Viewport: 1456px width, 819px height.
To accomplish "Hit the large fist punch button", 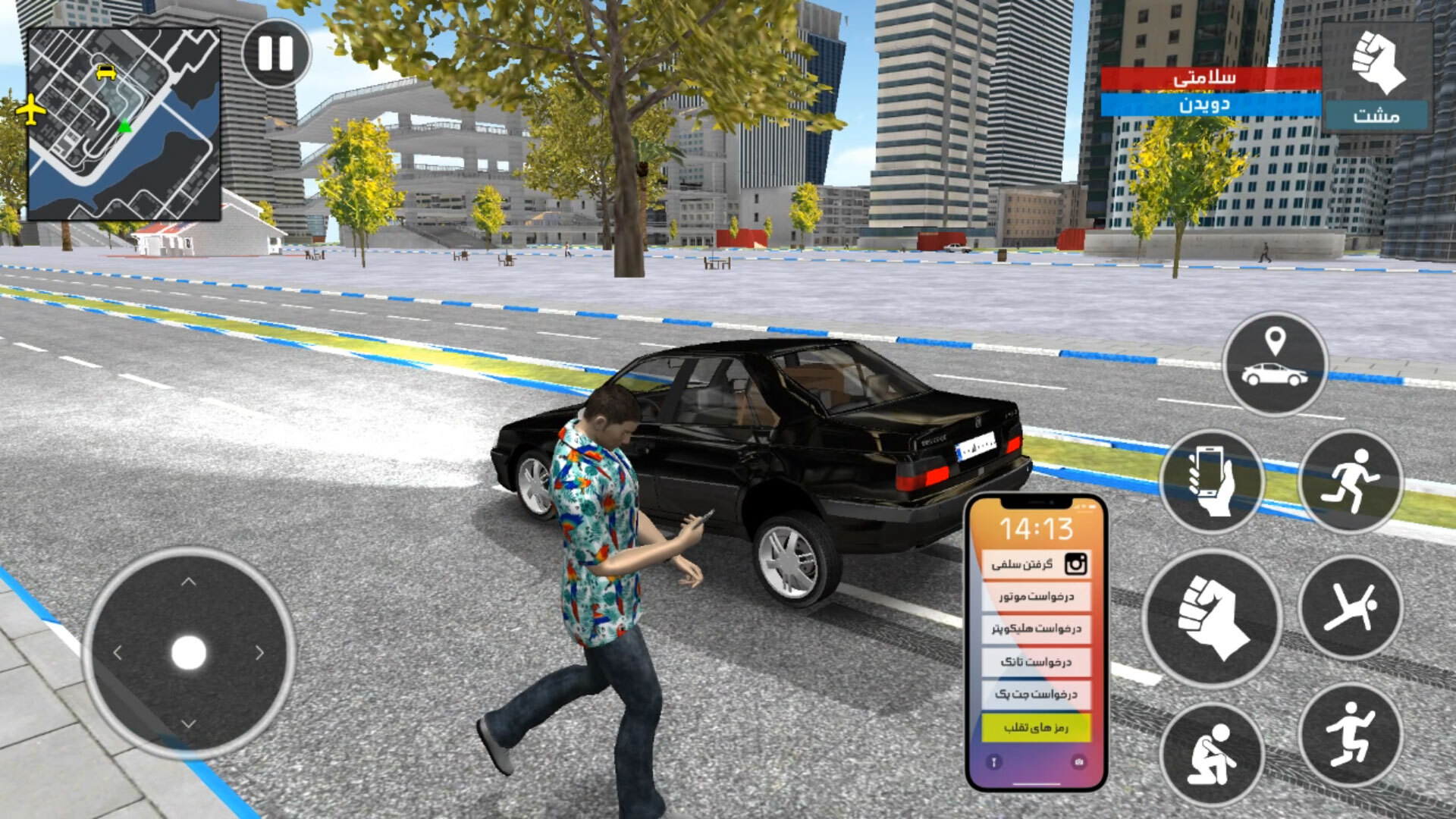I will point(1211,617).
